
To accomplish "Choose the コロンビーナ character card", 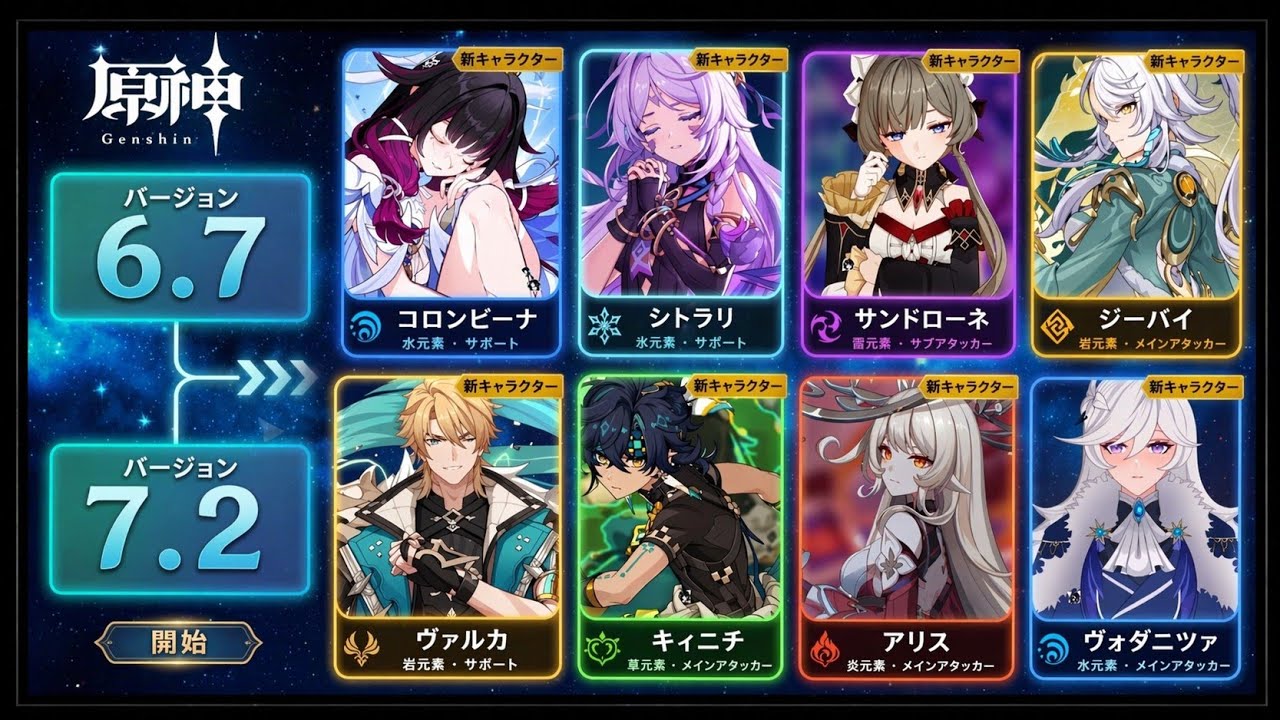I will (453, 200).
